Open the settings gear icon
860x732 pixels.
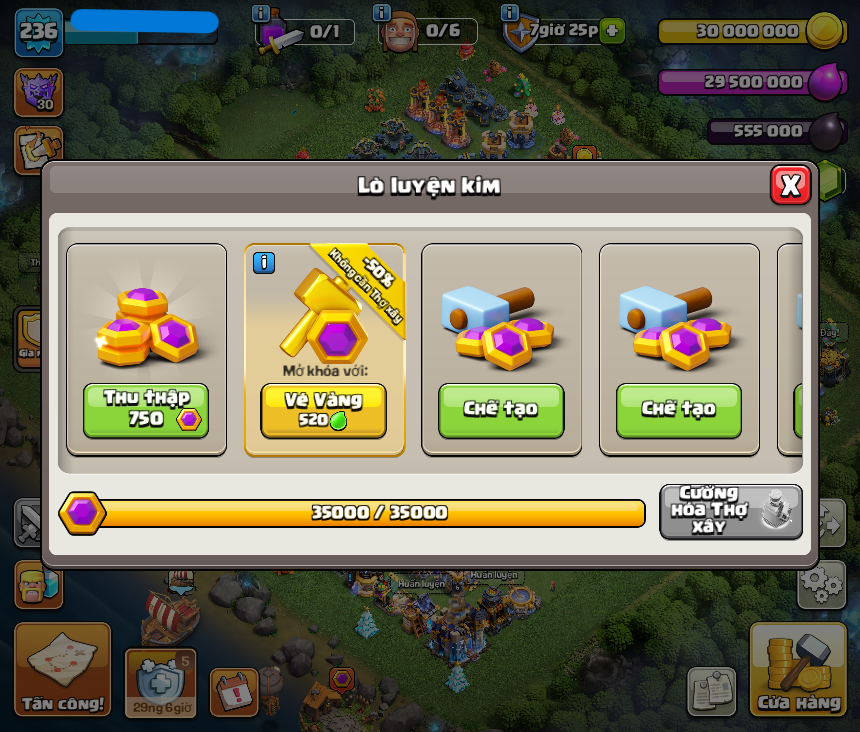(821, 584)
